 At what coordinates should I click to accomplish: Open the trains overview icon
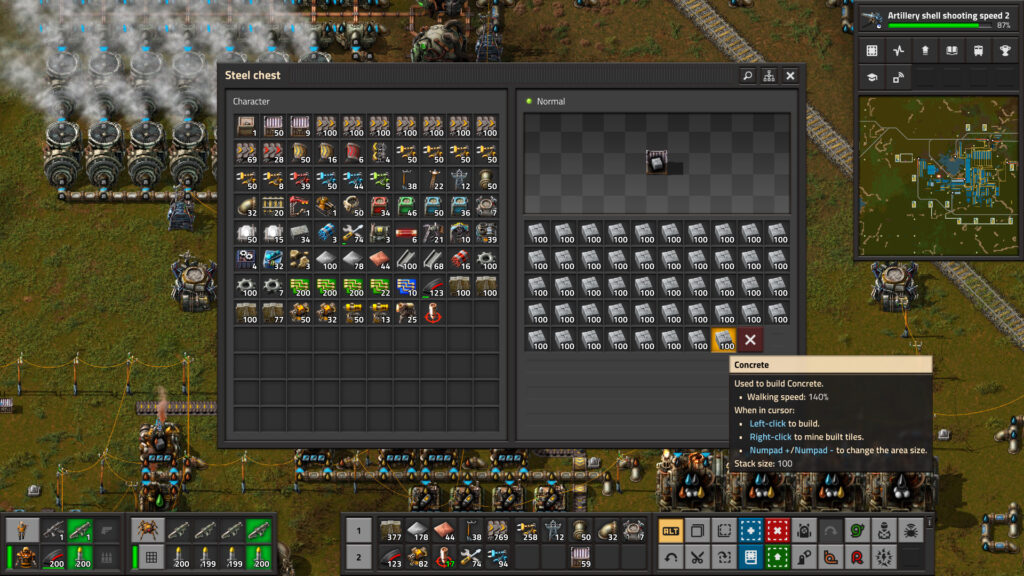tap(976, 51)
